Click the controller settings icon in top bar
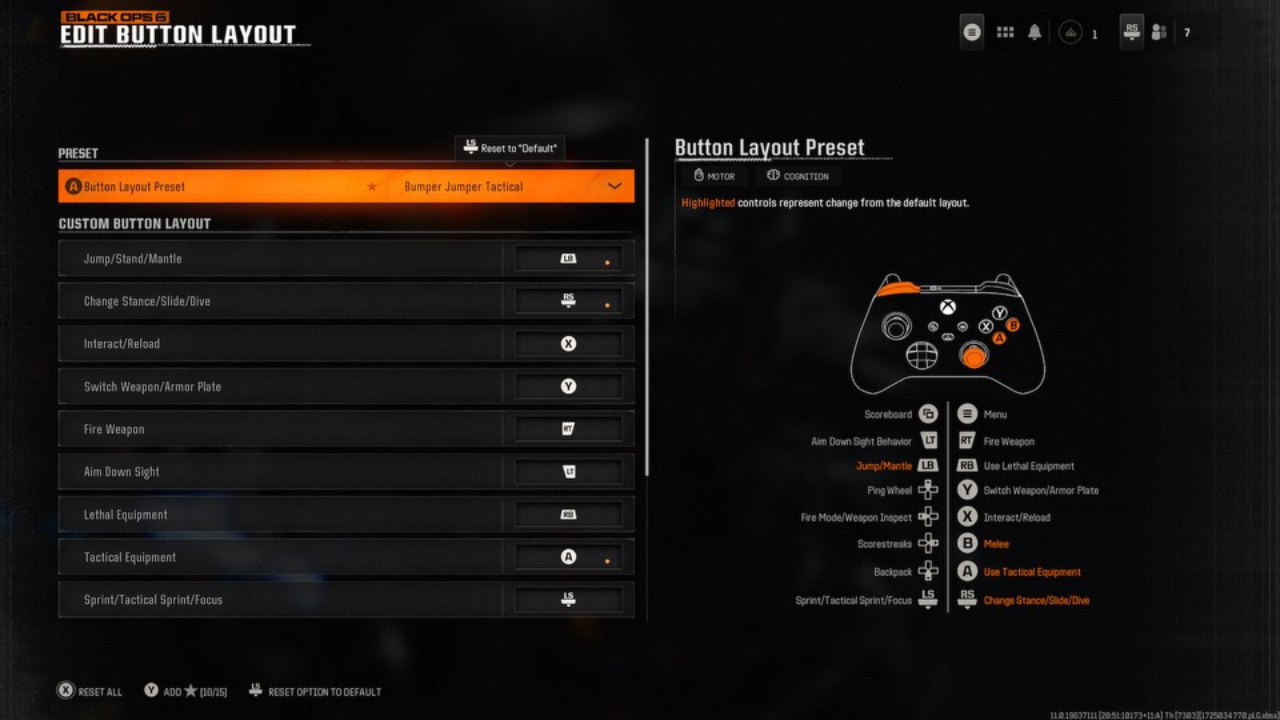 click(x=1130, y=32)
